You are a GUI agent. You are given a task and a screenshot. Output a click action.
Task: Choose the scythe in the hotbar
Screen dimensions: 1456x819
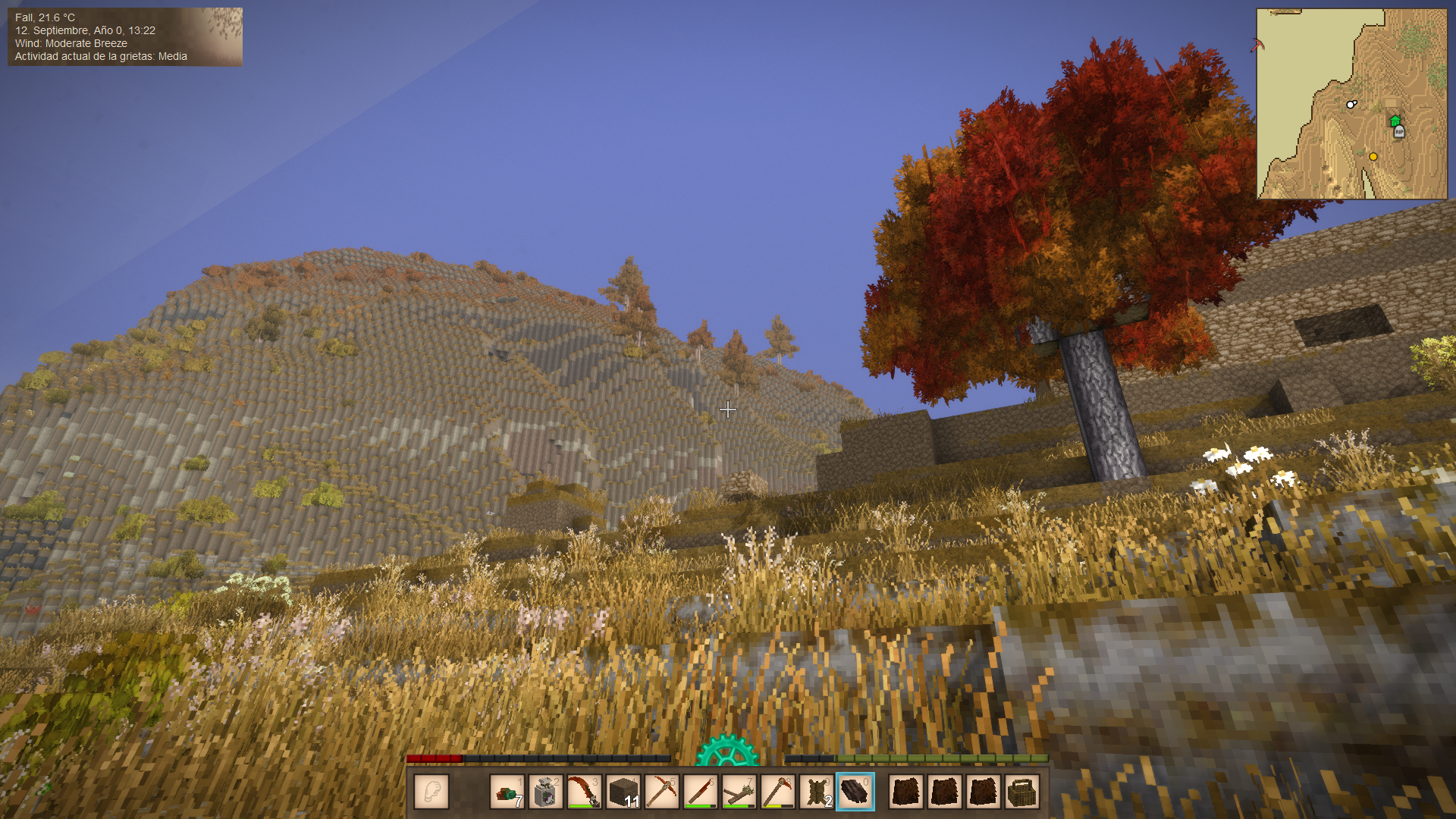585,792
